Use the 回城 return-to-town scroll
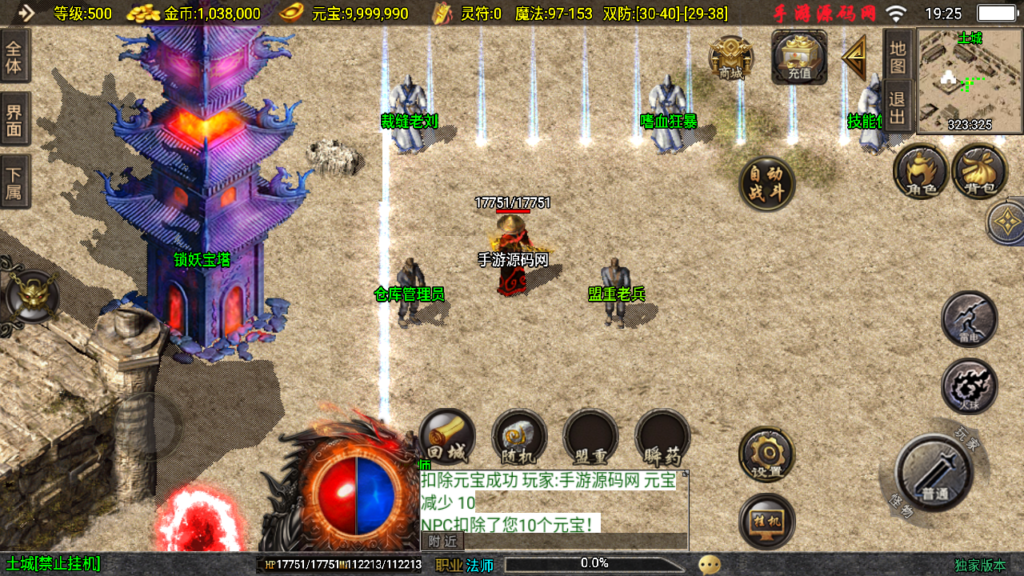The height and width of the screenshot is (576, 1024). [447, 437]
